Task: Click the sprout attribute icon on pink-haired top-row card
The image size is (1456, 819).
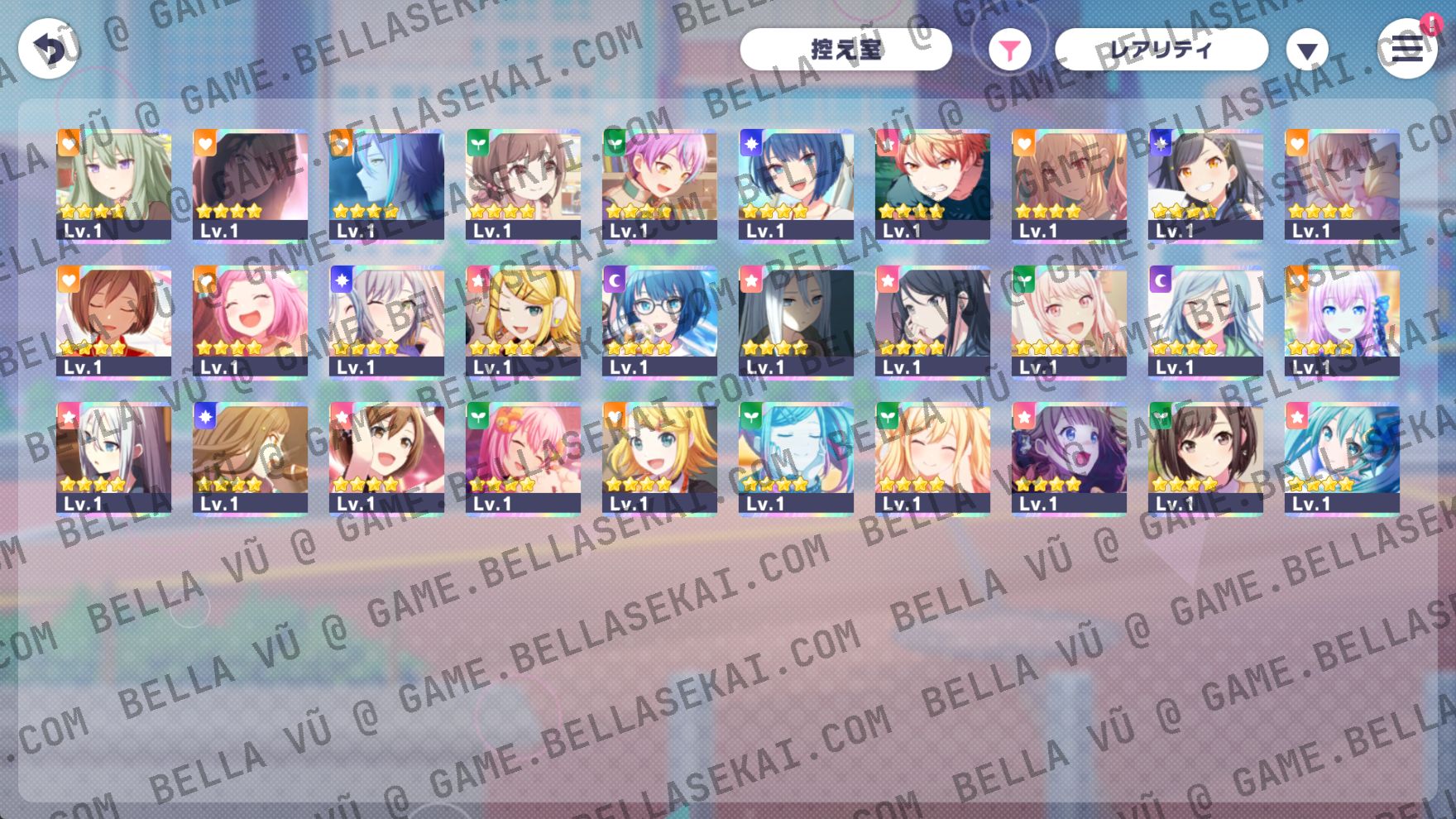Action: coord(614,142)
